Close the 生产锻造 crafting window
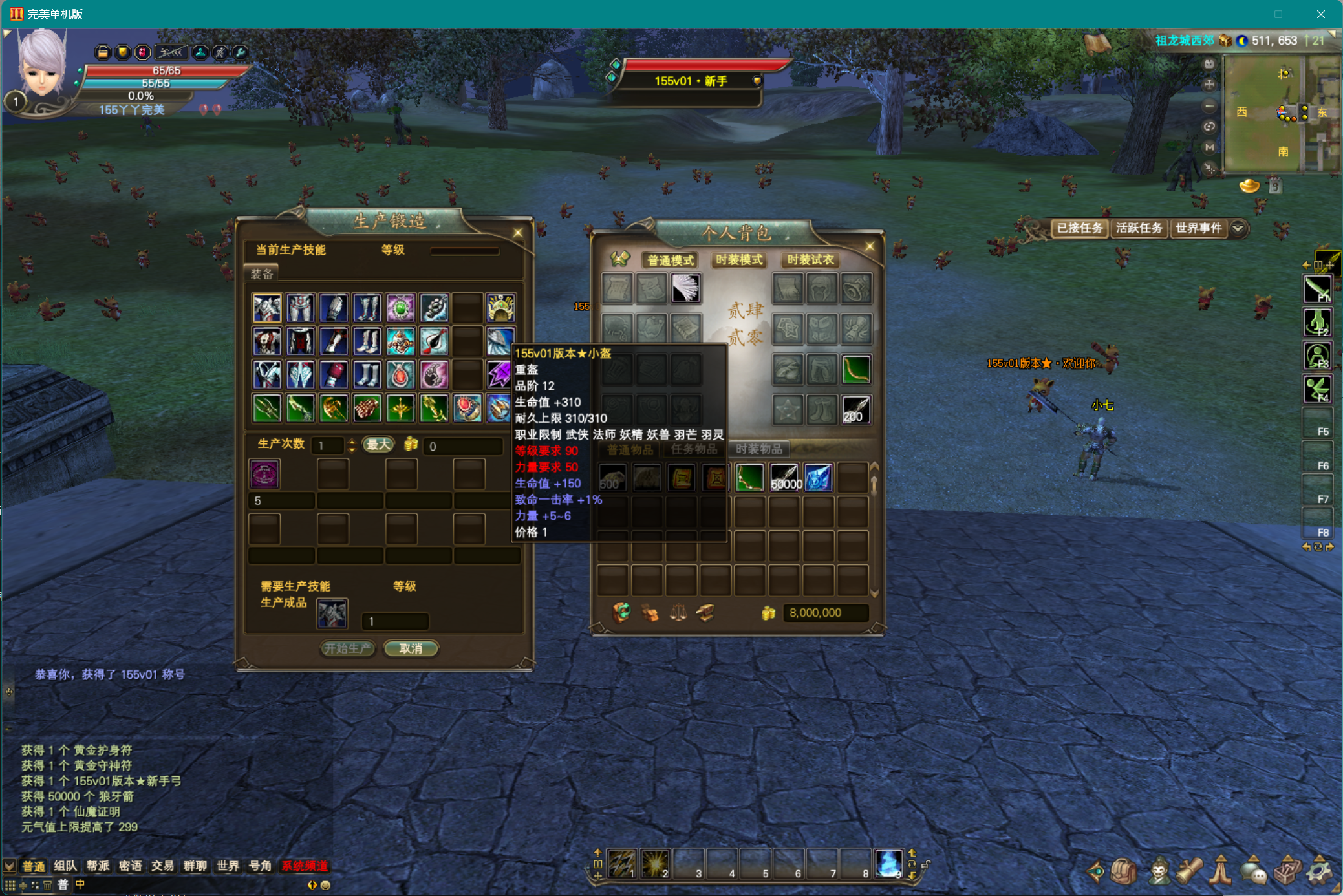Image resolution: width=1343 pixels, height=896 pixels. point(518,233)
